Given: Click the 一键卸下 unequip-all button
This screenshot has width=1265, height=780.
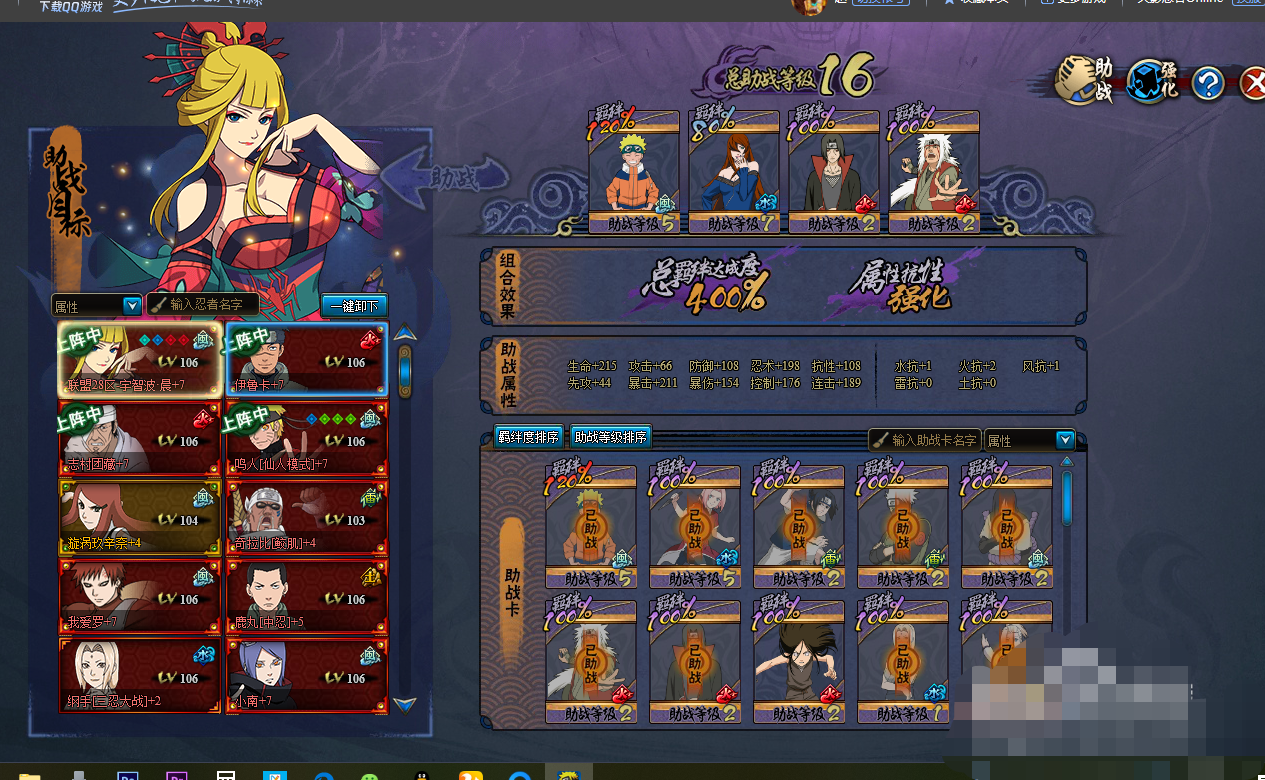Looking at the screenshot, I should coord(354,306).
